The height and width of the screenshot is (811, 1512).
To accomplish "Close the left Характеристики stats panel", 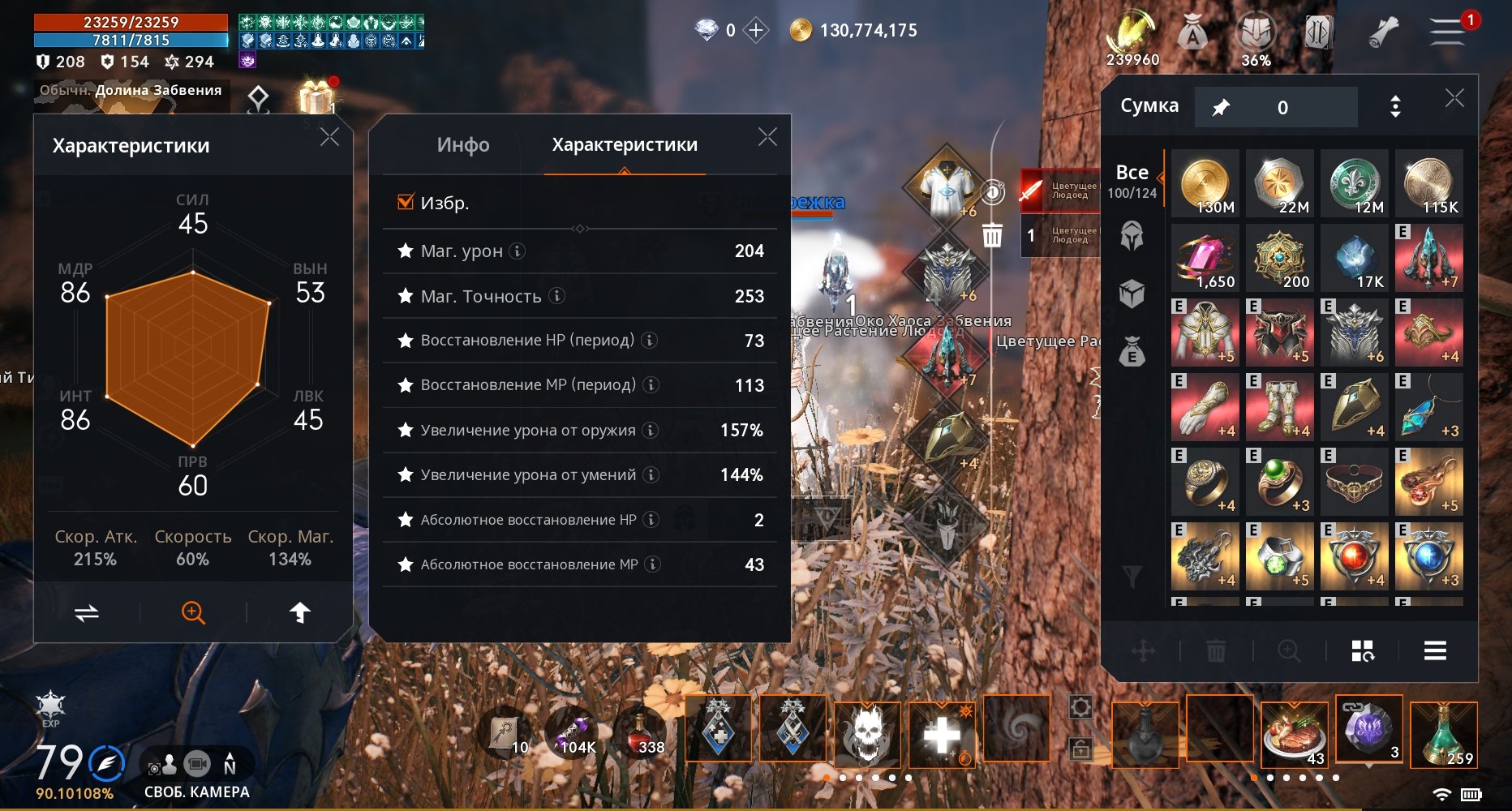I will pyautogui.click(x=329, y=137).
